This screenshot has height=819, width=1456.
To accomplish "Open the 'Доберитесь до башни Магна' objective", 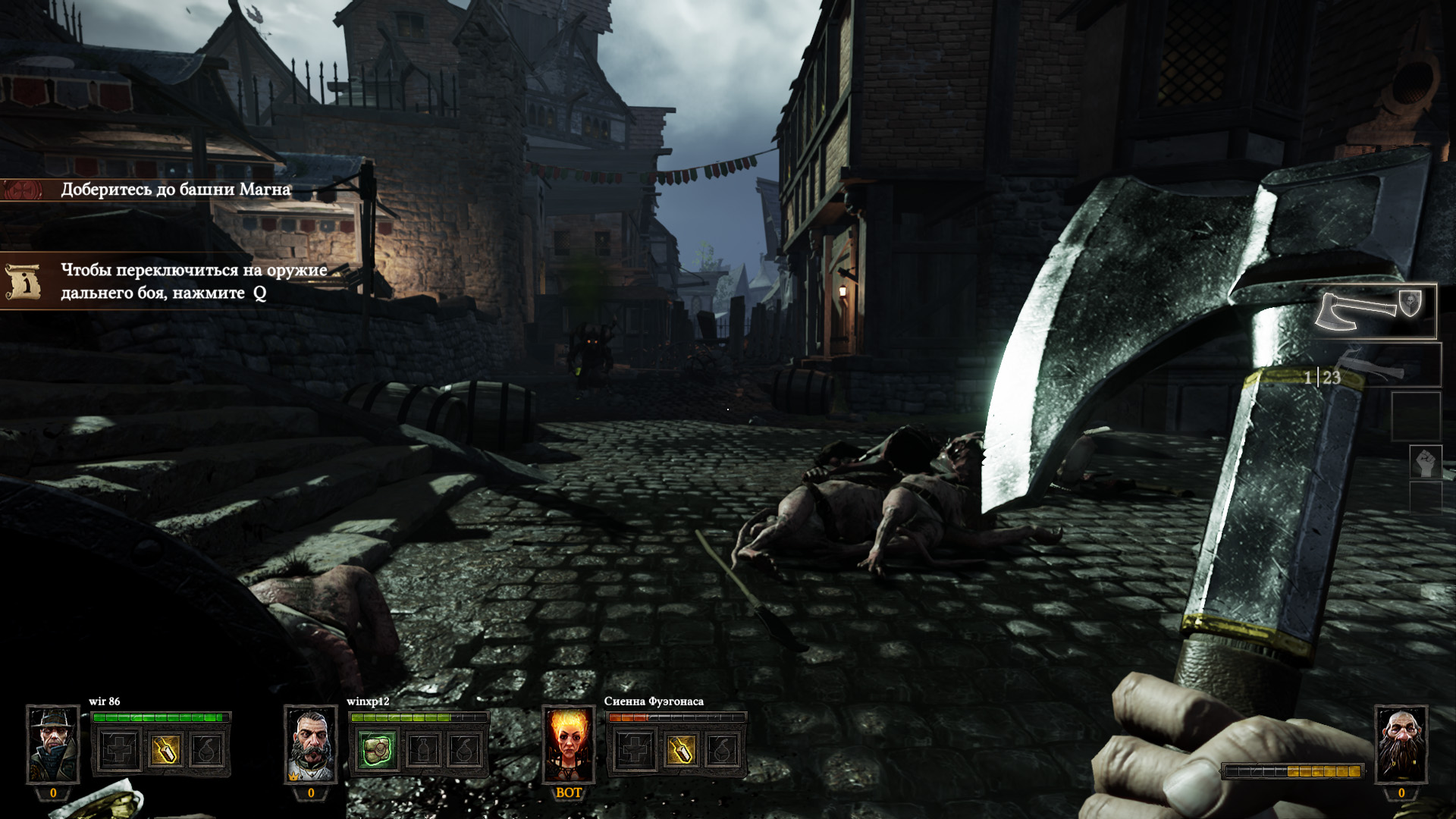I will (175, 190).
